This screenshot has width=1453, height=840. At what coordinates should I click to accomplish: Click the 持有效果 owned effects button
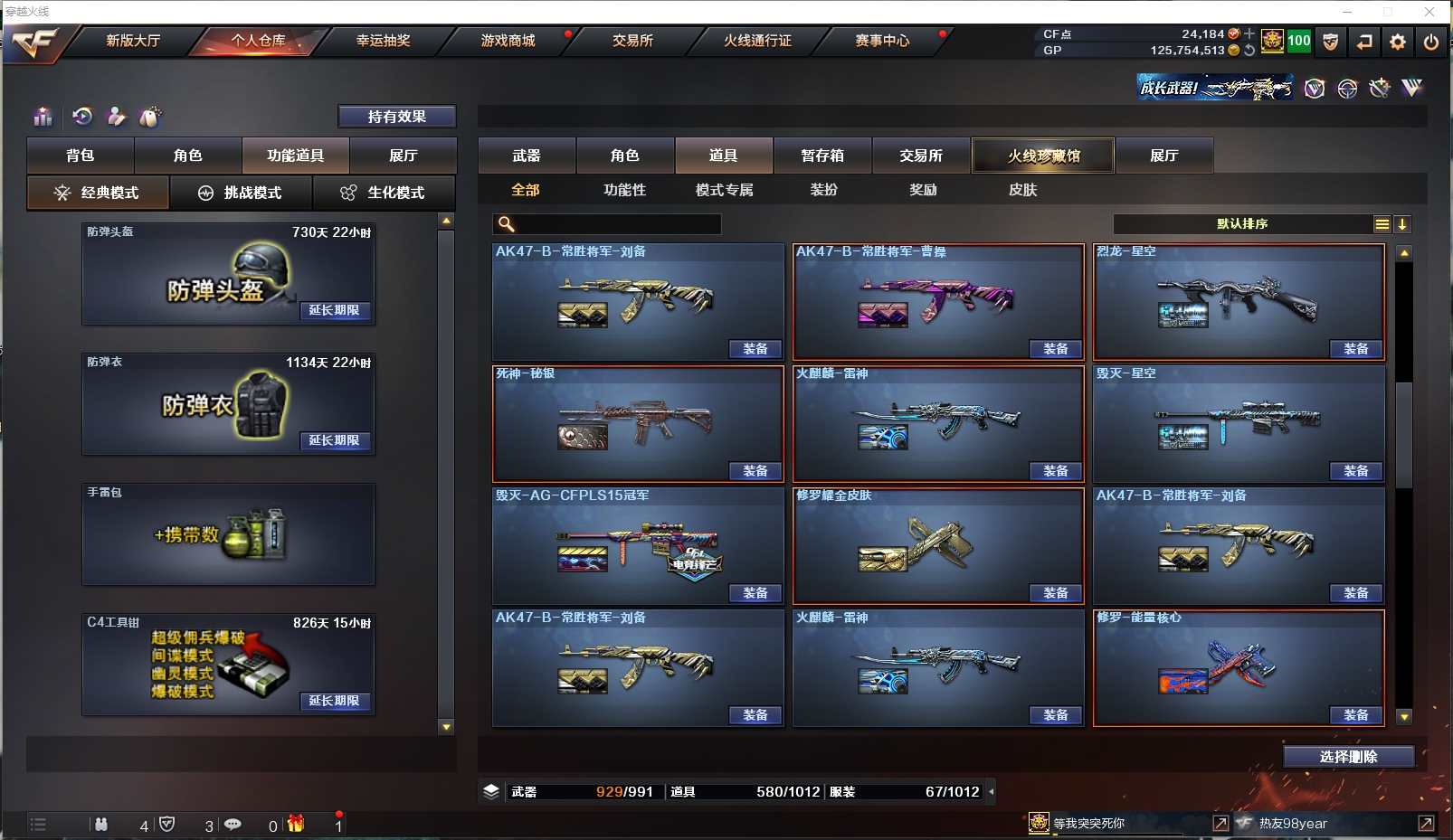(396, 117)
